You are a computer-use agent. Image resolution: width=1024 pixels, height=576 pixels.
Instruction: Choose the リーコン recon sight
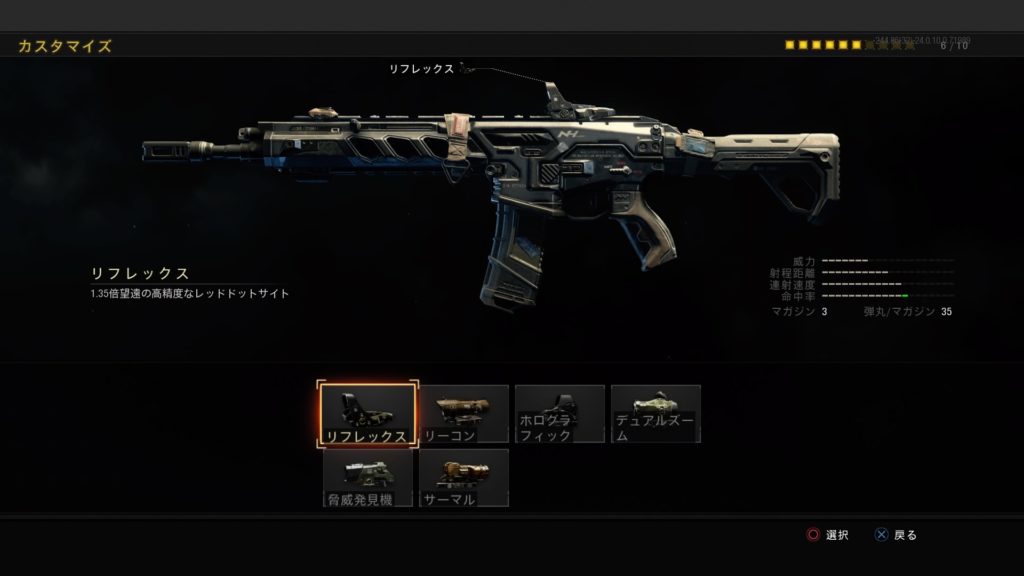(x=464, y=414)
